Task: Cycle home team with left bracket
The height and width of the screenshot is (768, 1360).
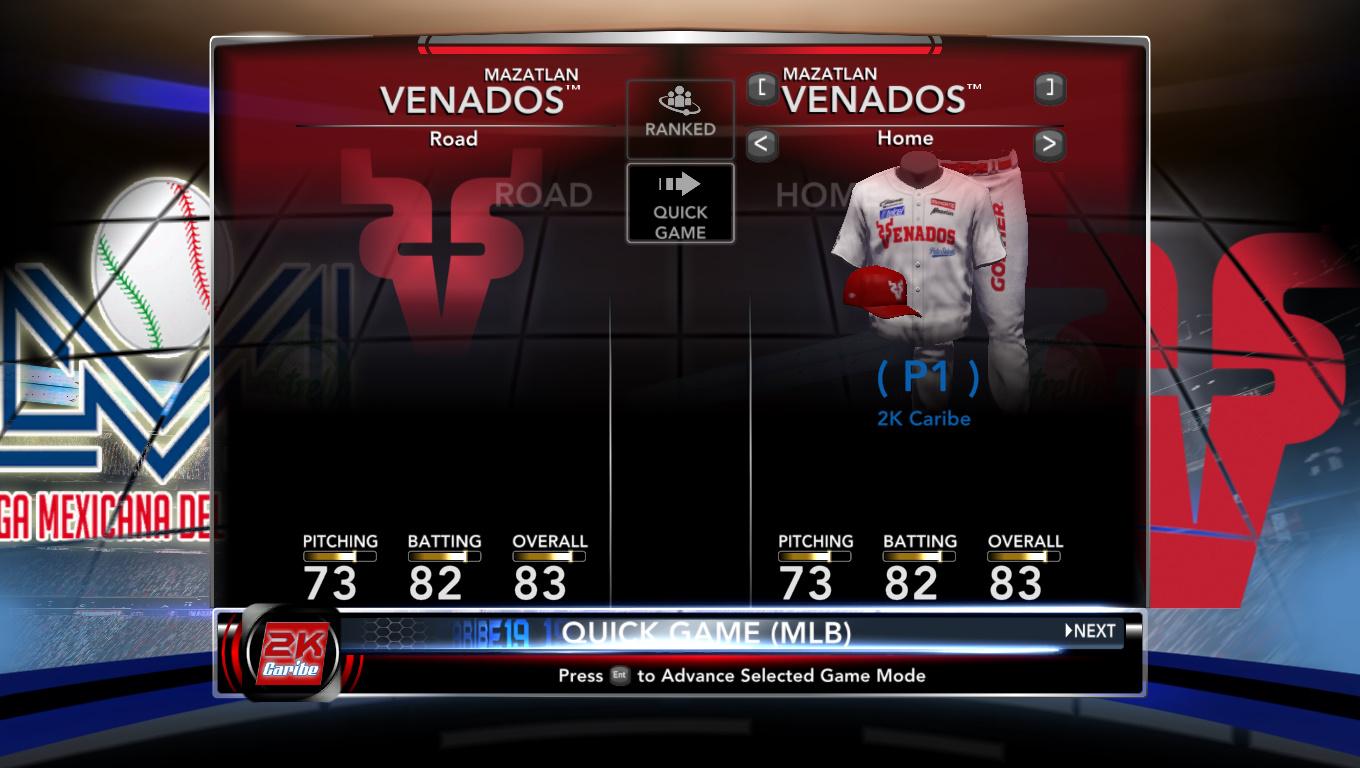Action: pyautogui.click(x=761, y=88)
